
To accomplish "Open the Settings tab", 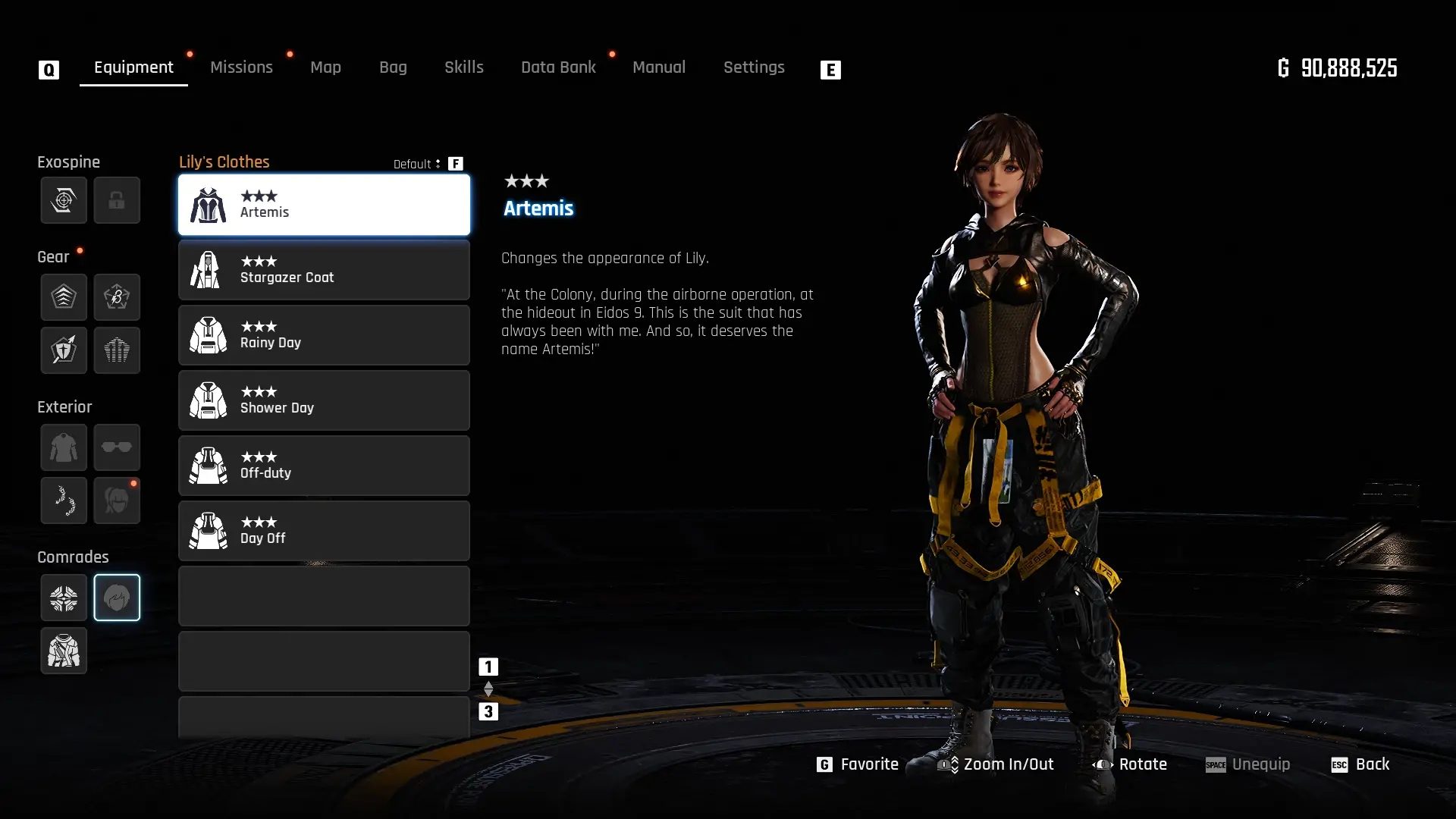I will (753, 67).
